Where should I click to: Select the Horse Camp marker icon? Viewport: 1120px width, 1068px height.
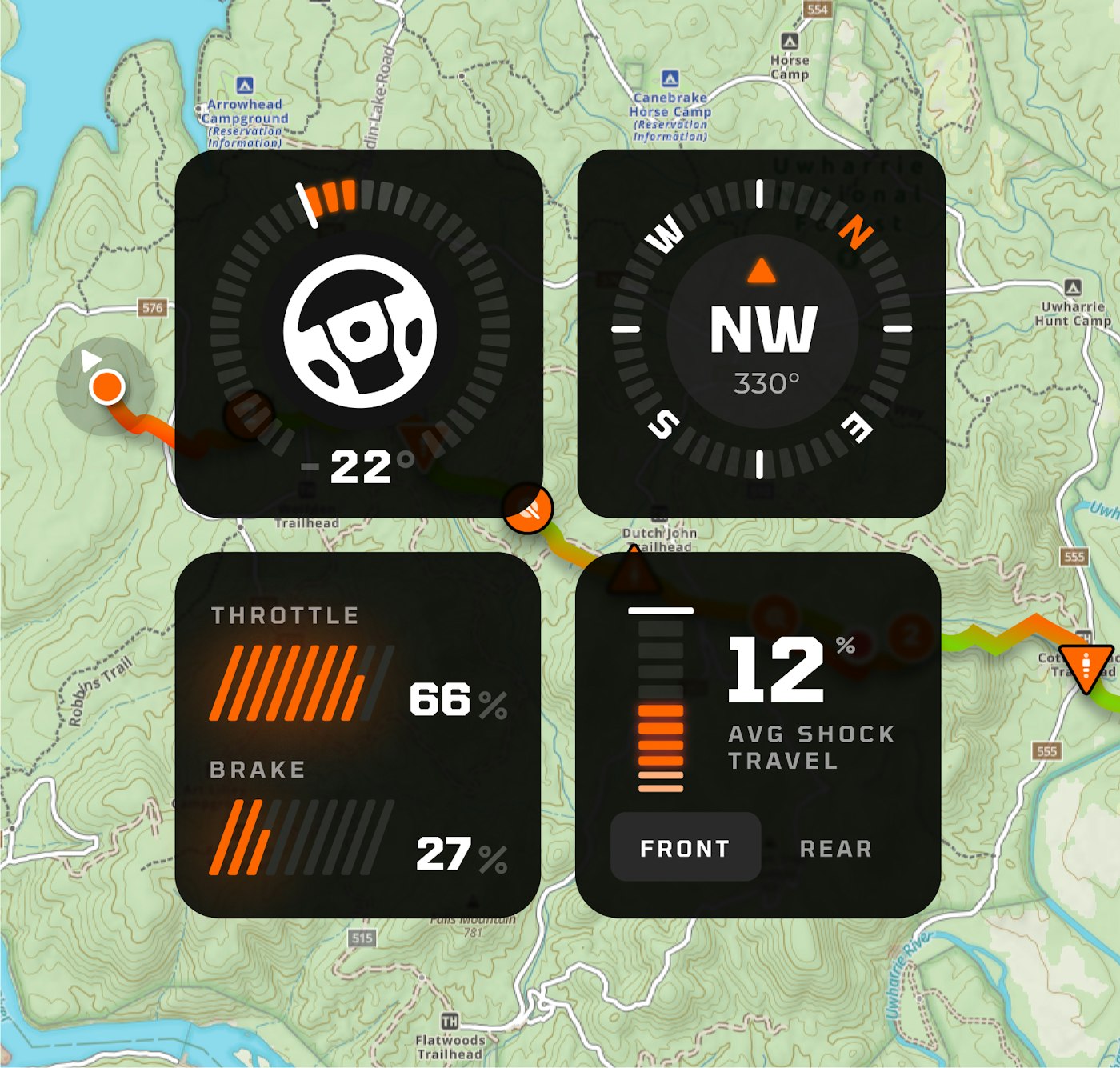click(x=790, y=42)
